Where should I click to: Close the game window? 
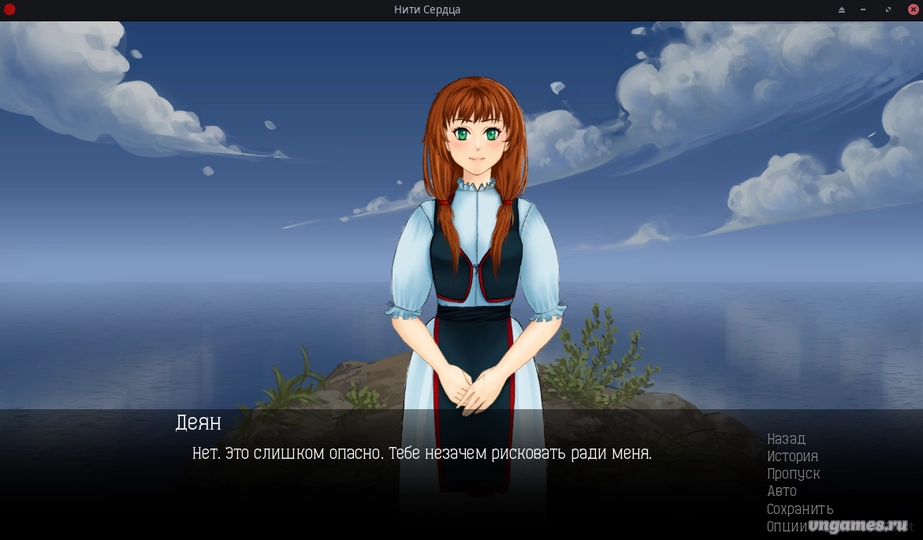pos(912,10)
